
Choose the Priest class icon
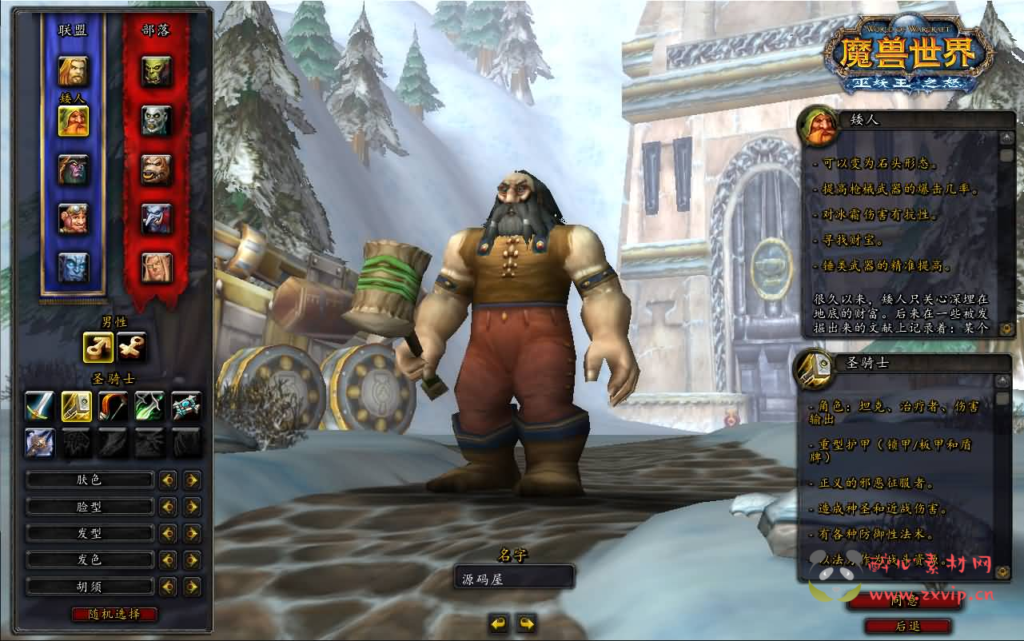[x=185, y=406]
